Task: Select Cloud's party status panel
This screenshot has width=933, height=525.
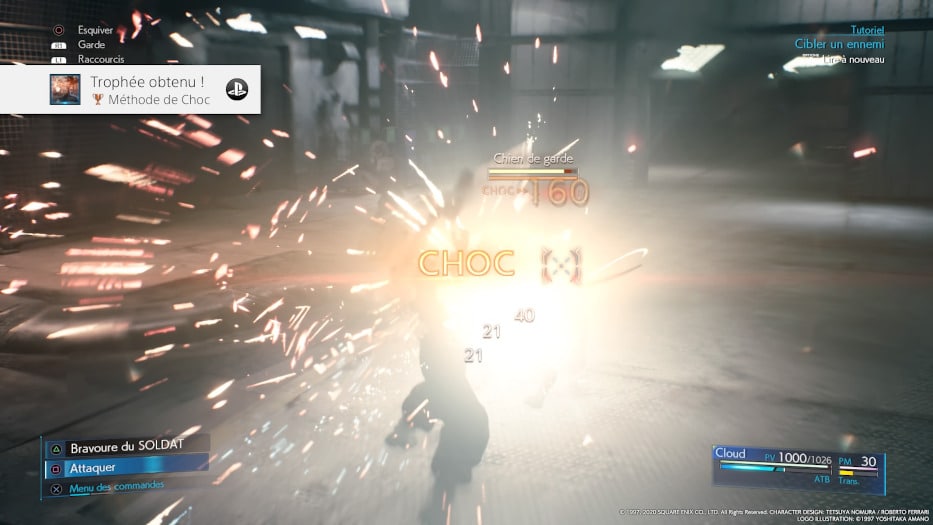Action: 798,467
